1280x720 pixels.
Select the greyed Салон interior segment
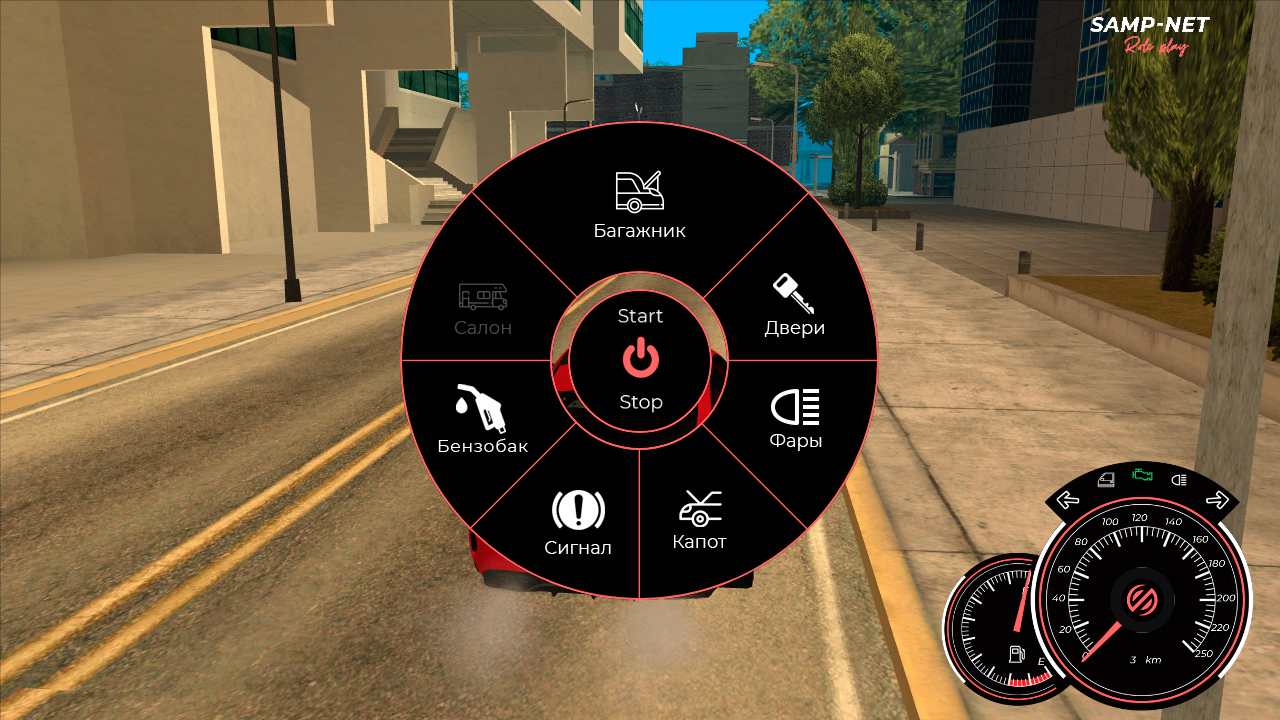click(x=483, y=308)
